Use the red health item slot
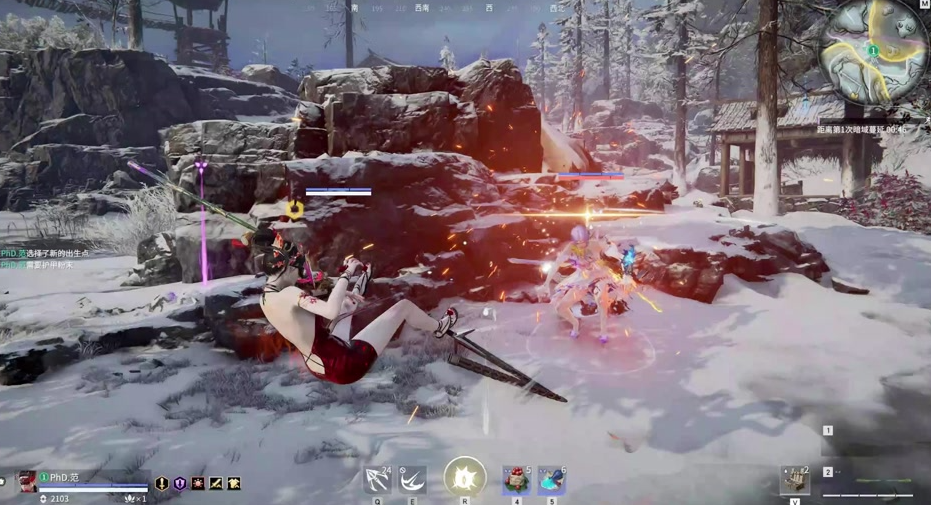Viewport: 931px width, 505px height. (516, 480)
